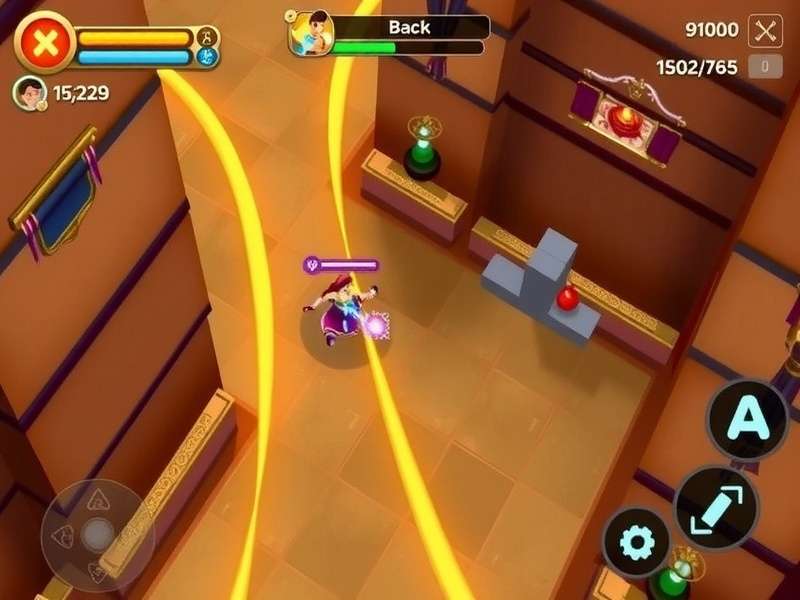Close the game with the red X button
Screen dimensions: 800x600
tap(44, 41)
